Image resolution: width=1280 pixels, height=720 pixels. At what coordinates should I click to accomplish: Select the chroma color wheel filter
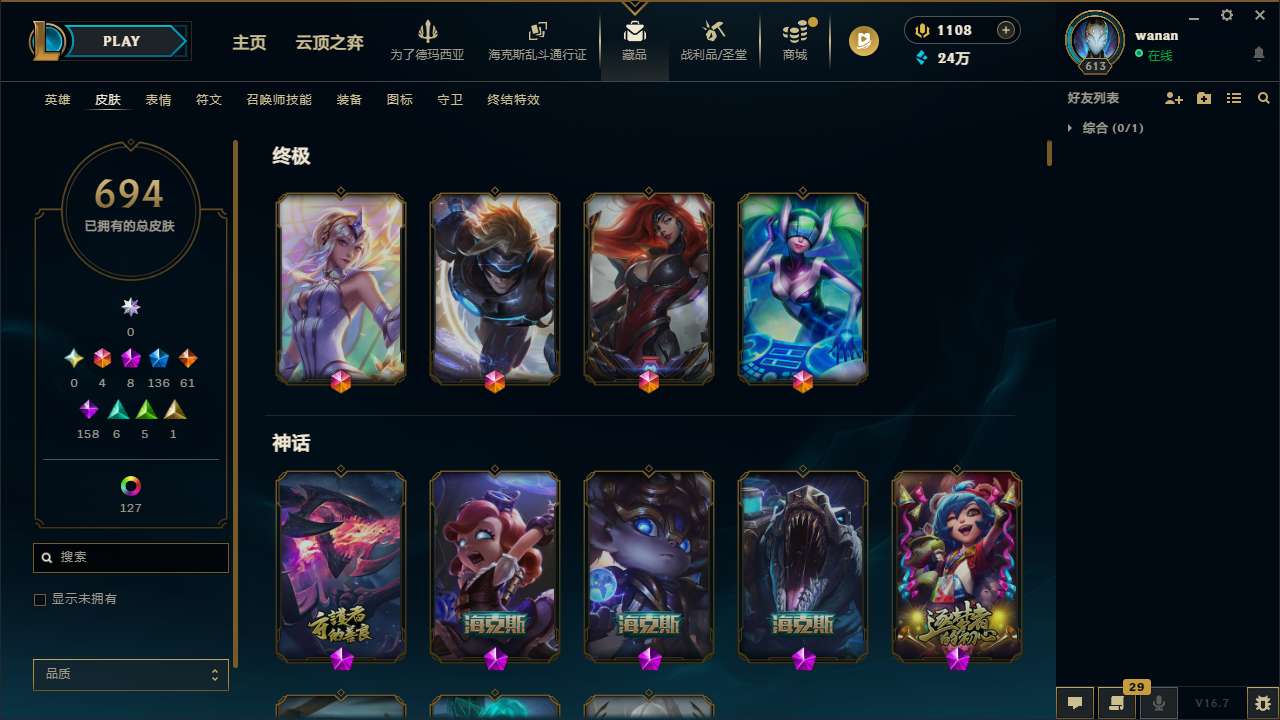click(x=130, y=487)
